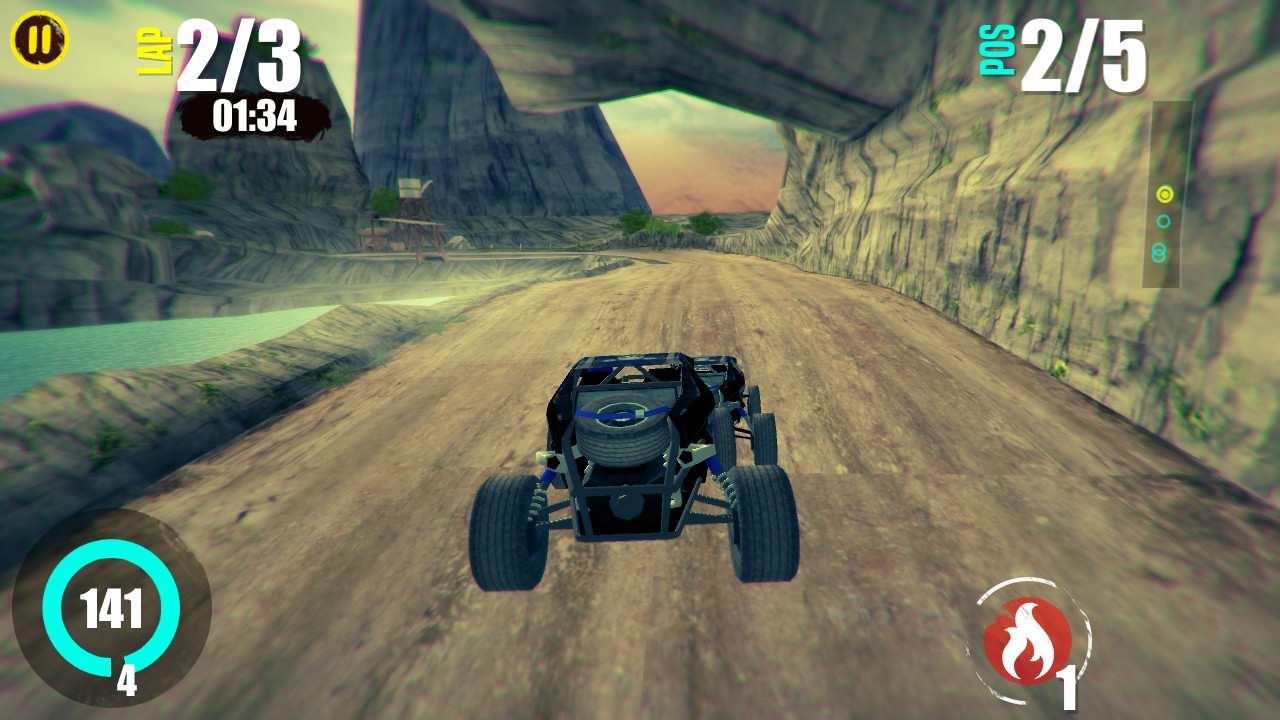
Task: Click the flame inside the boost circle
Action: [x=1027, y=640]
